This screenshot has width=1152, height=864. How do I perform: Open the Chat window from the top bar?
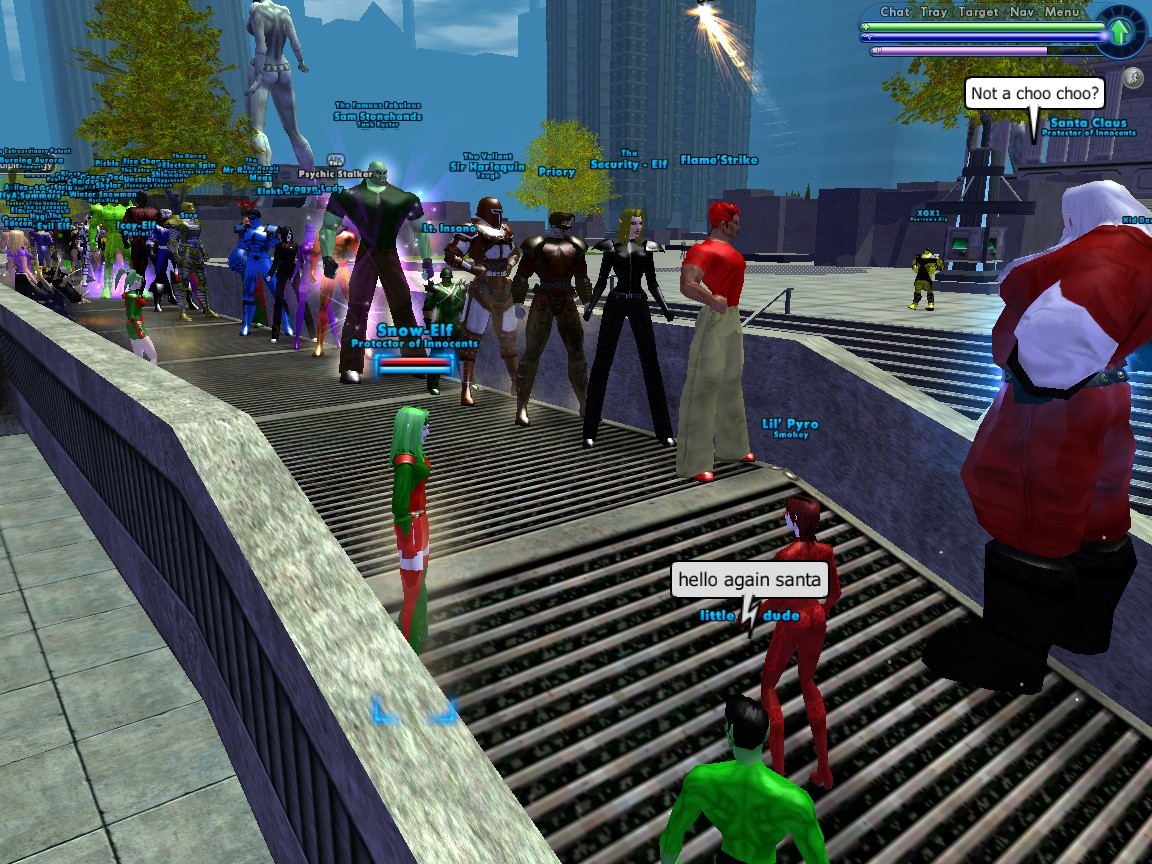pyautogui.click(x=894, y=12)
